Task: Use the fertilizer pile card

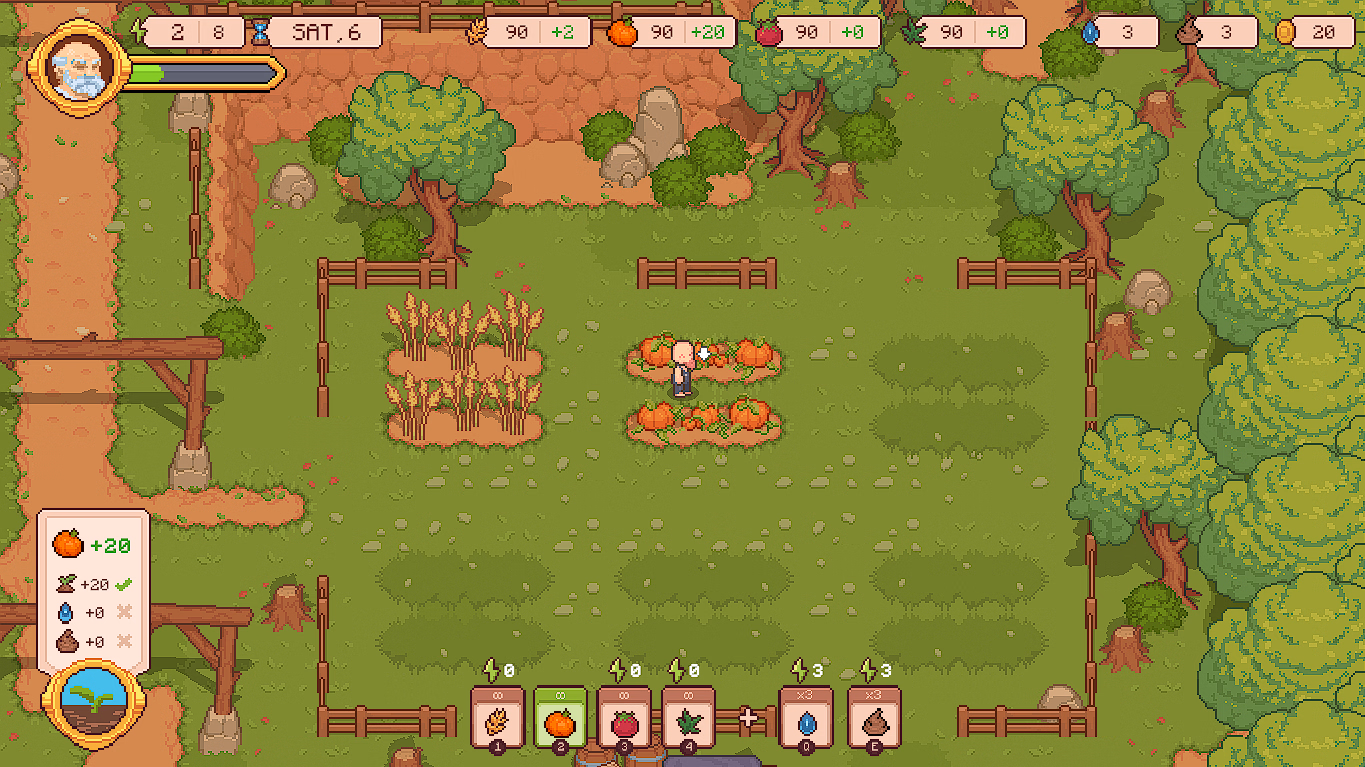Action: (874, 717)
